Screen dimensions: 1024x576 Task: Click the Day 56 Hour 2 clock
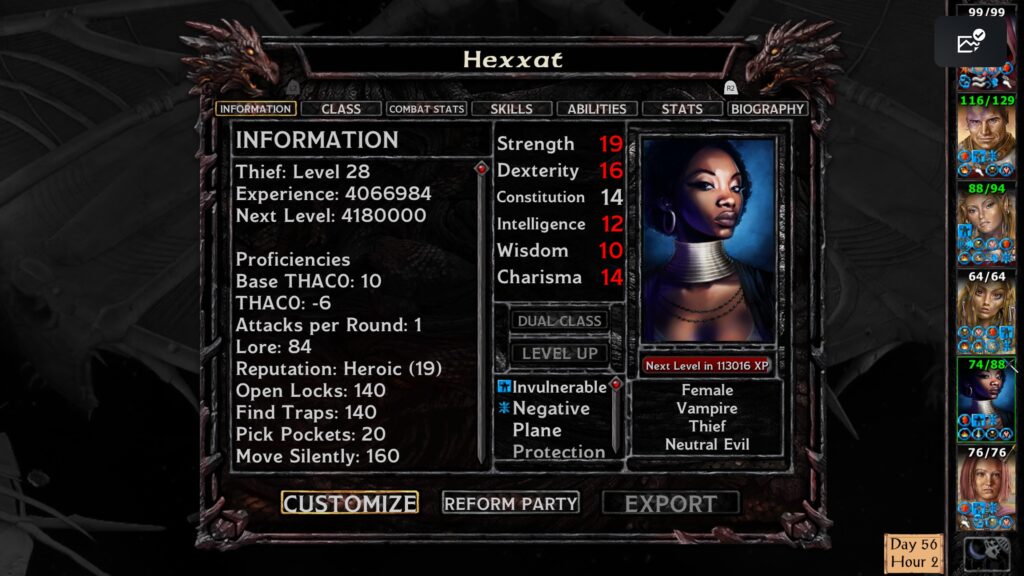coord(914,554)
